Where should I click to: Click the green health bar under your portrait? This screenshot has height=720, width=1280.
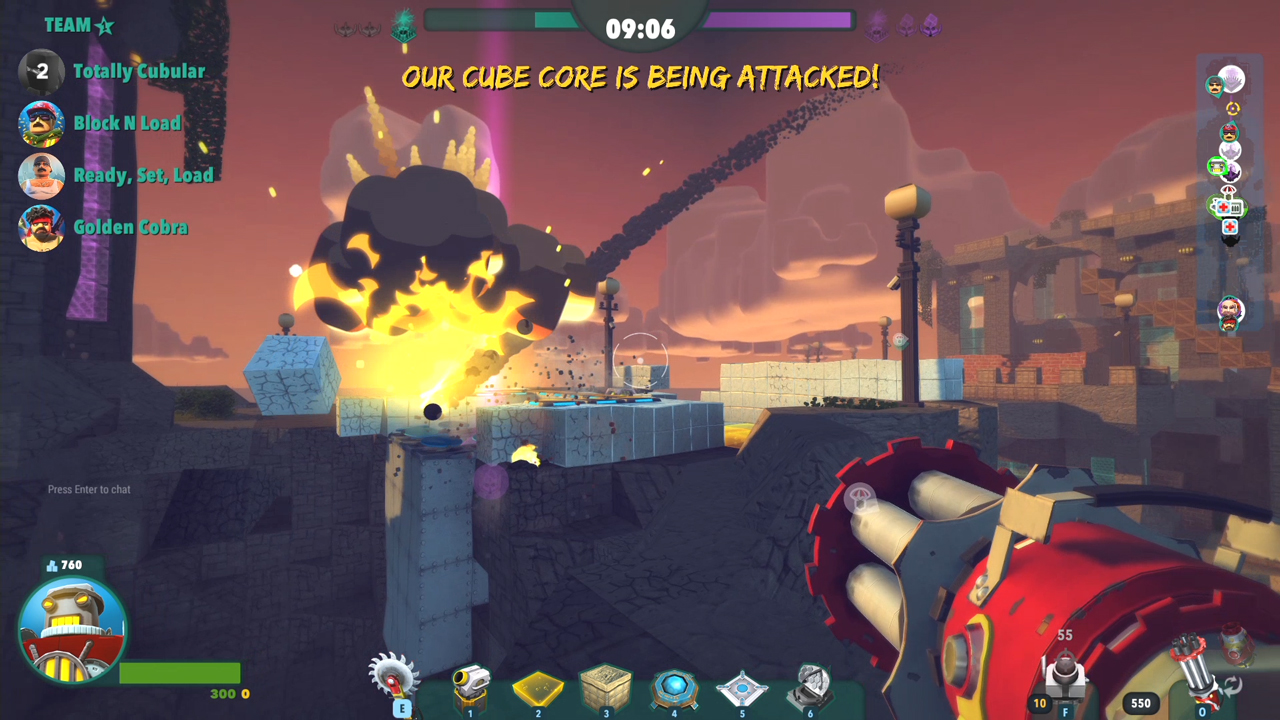(x=178, y=672)
